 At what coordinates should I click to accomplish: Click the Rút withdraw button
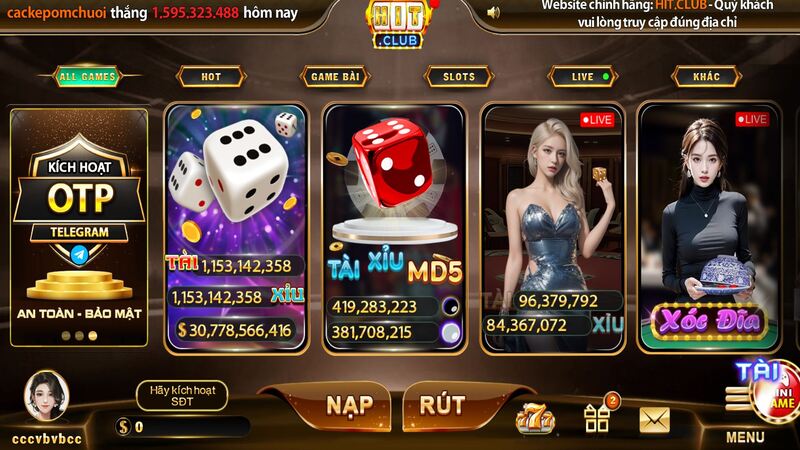click(x=442, y=404)
